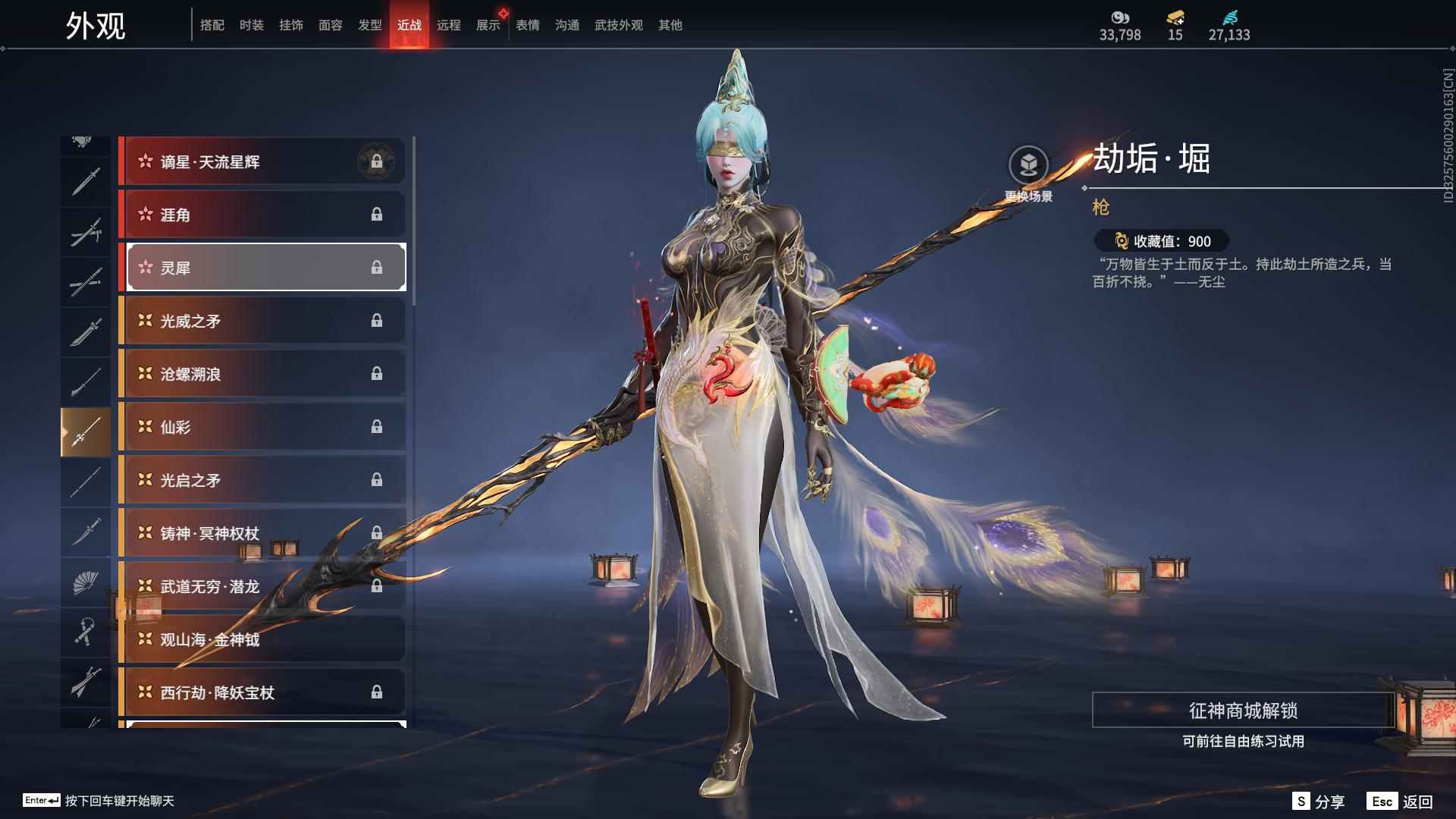Go to the 面容 tab
The image size is (1456, 819).
[331, 25]
